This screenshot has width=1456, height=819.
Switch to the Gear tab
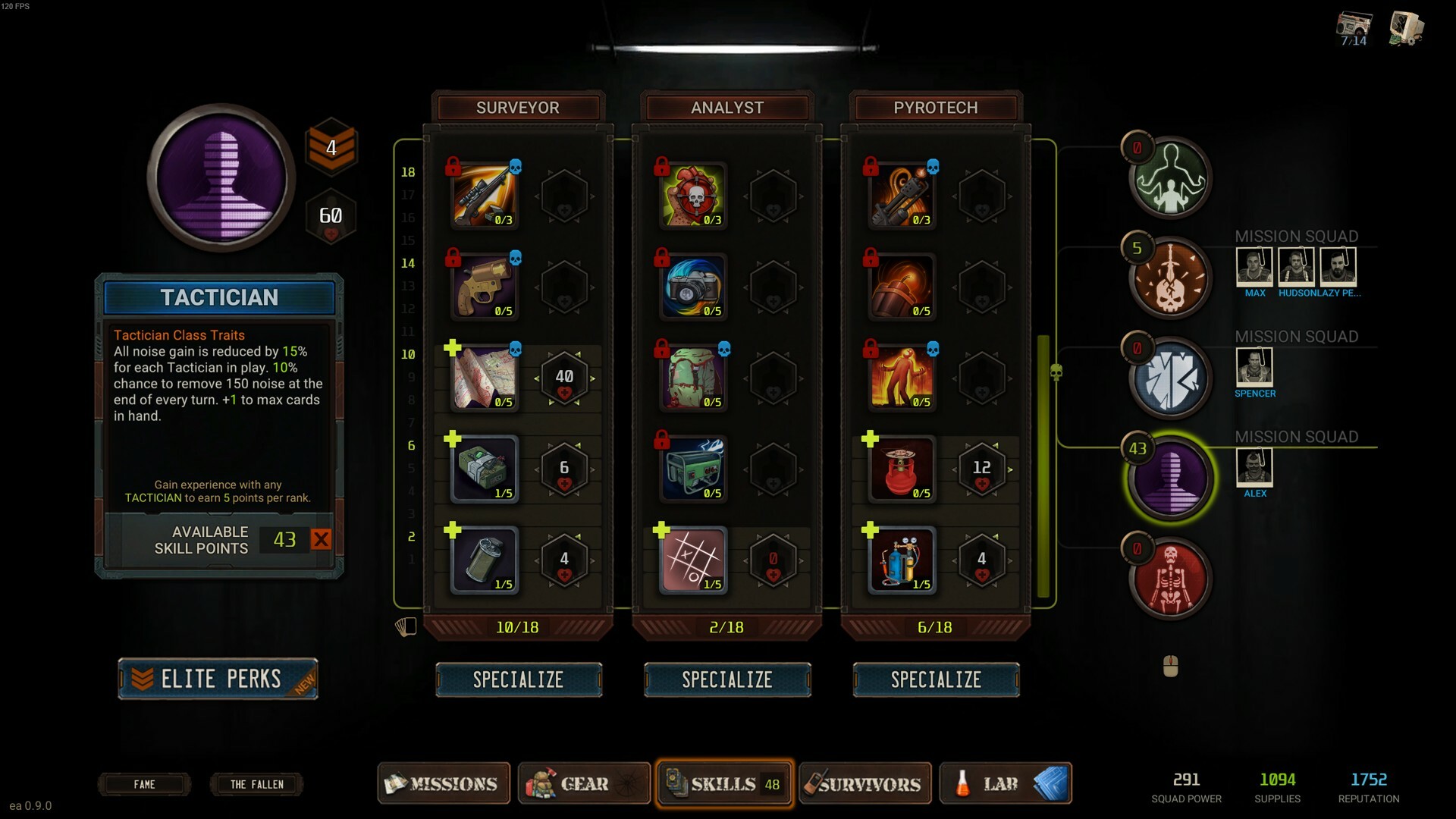[x=583, y=783]
